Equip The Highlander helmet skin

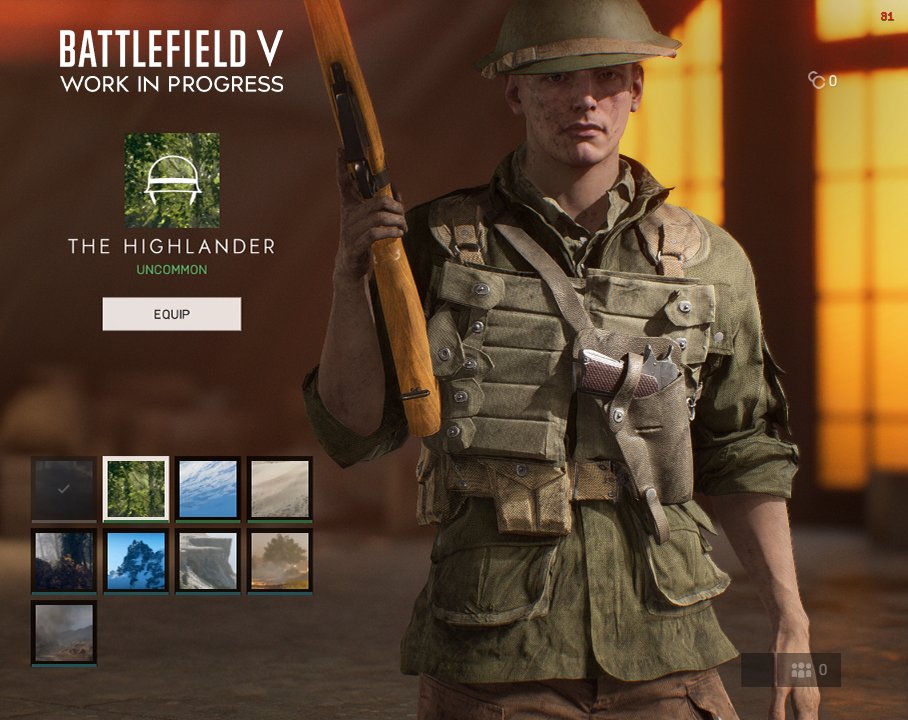click(x=171, y=314)
